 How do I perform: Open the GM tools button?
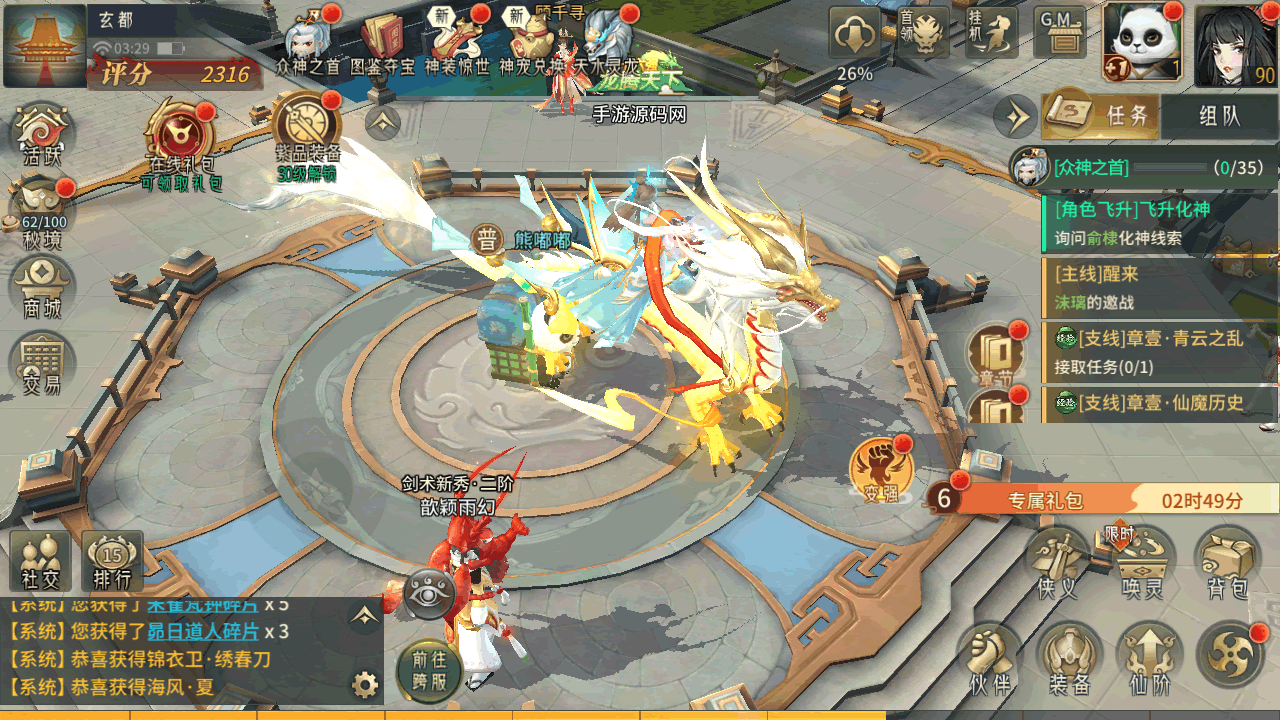pos(1060,35)
